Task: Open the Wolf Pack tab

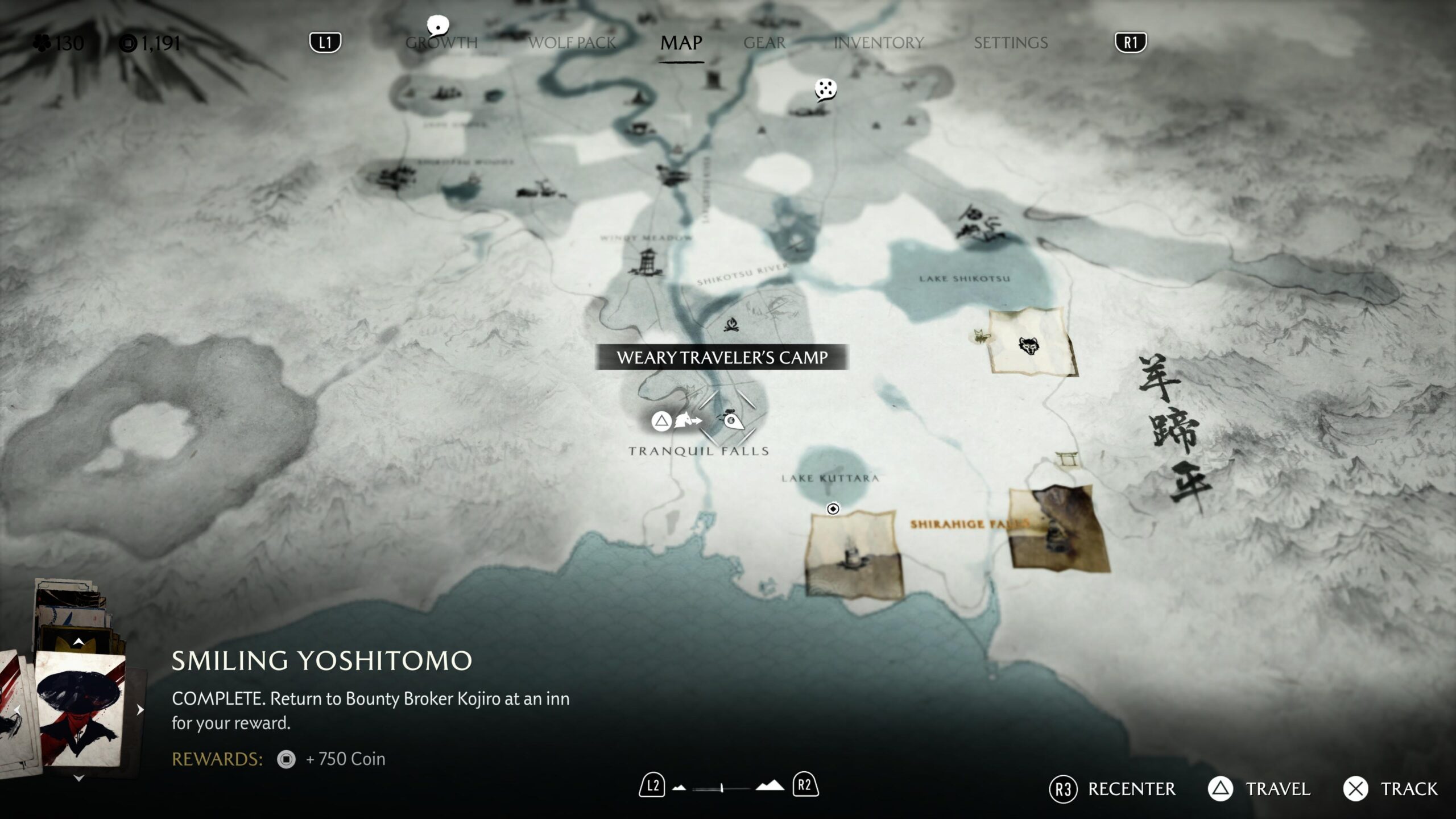Action: tap(572, 43)
